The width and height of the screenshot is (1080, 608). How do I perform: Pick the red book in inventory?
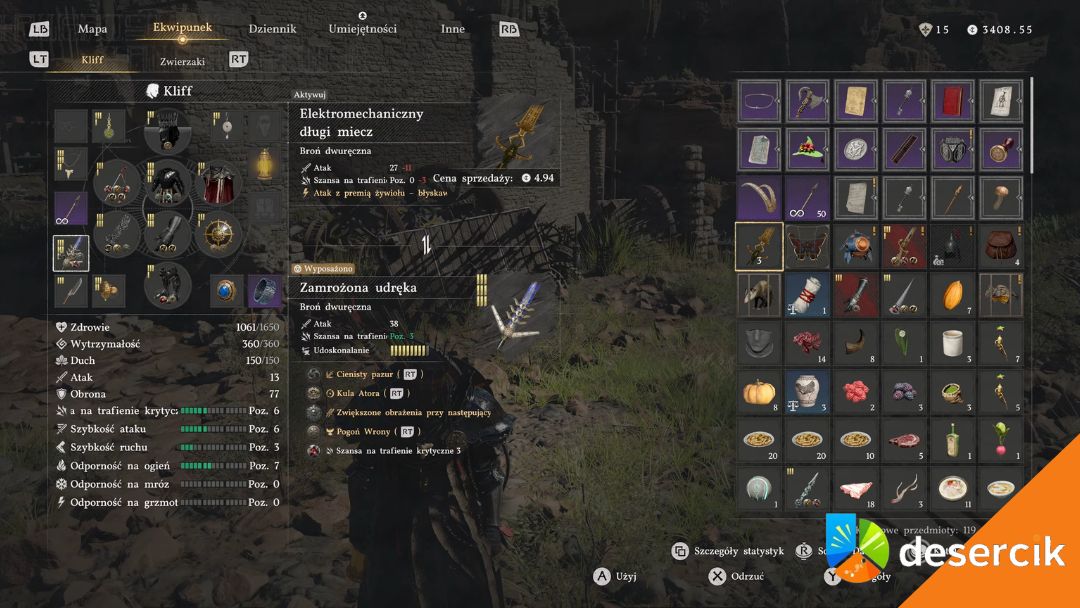(x=952, y=101)
